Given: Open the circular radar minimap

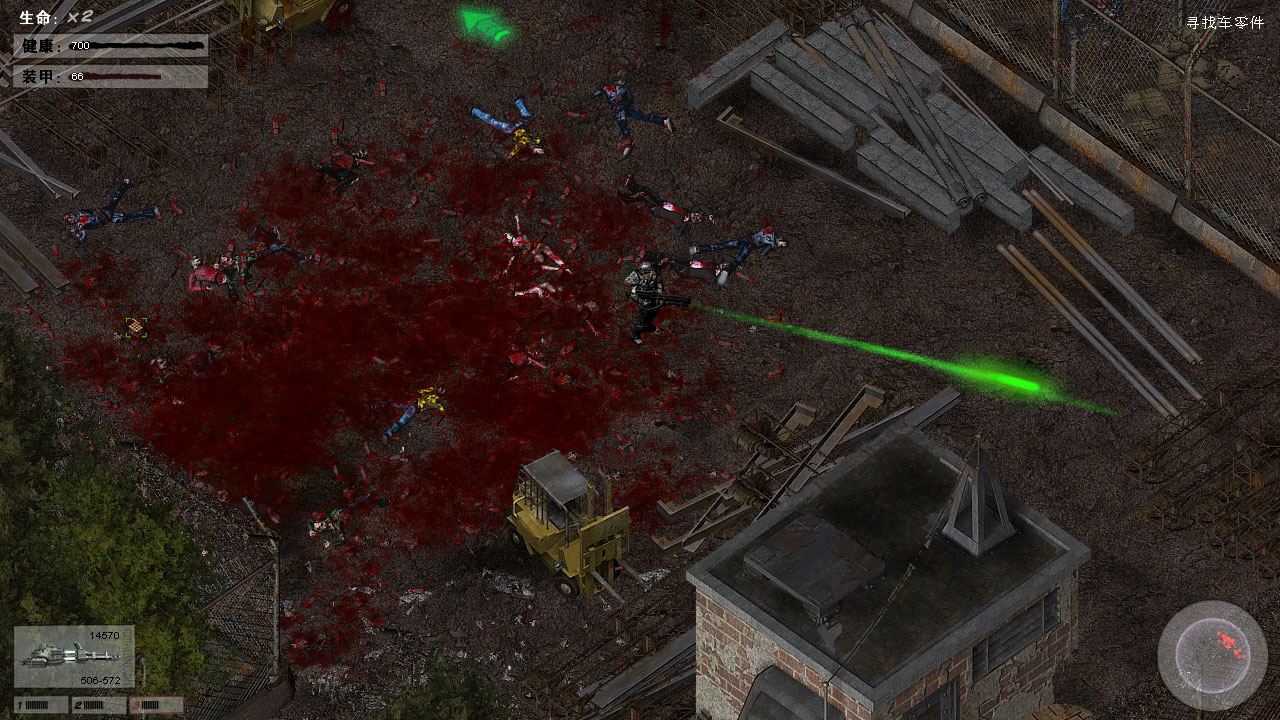Looking at the screenshot, I should (x=1212, y=655).
